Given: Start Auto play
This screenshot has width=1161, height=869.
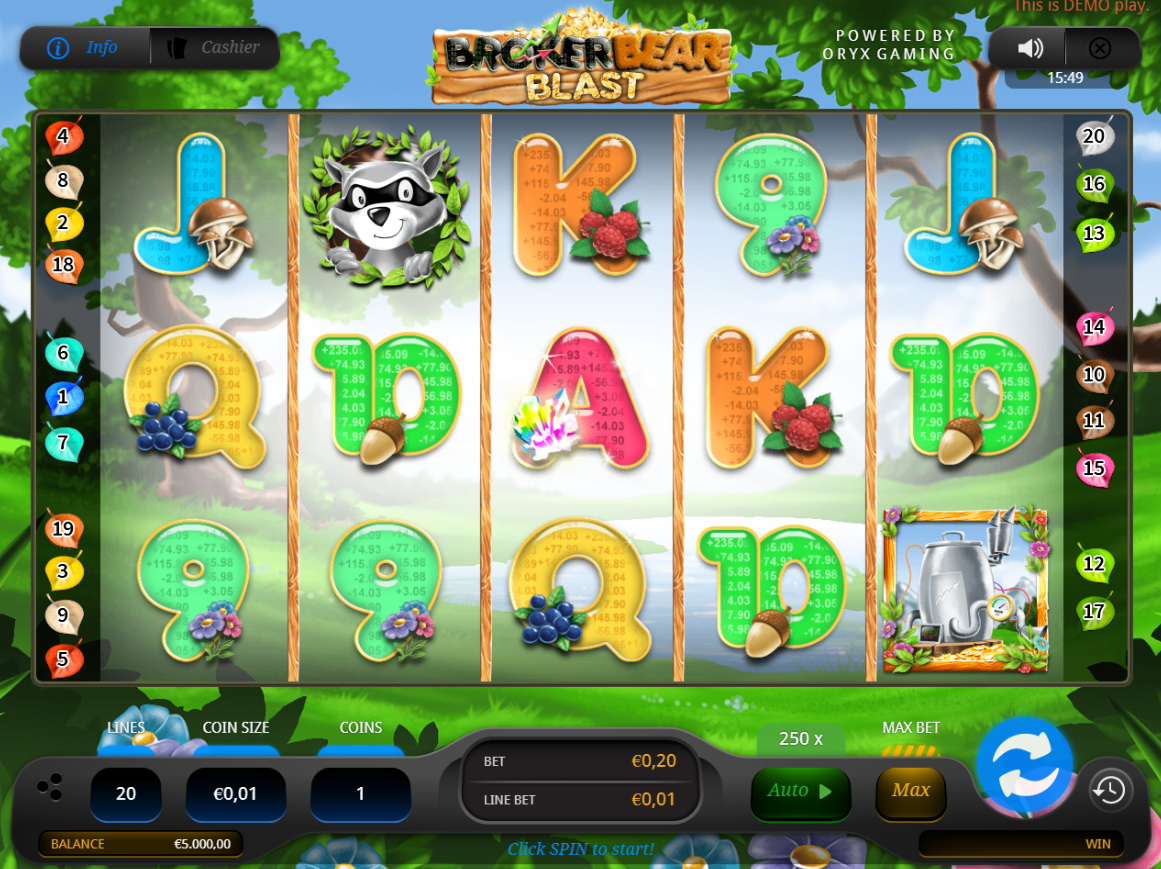Looking at the screenshot, I should 800,792.
